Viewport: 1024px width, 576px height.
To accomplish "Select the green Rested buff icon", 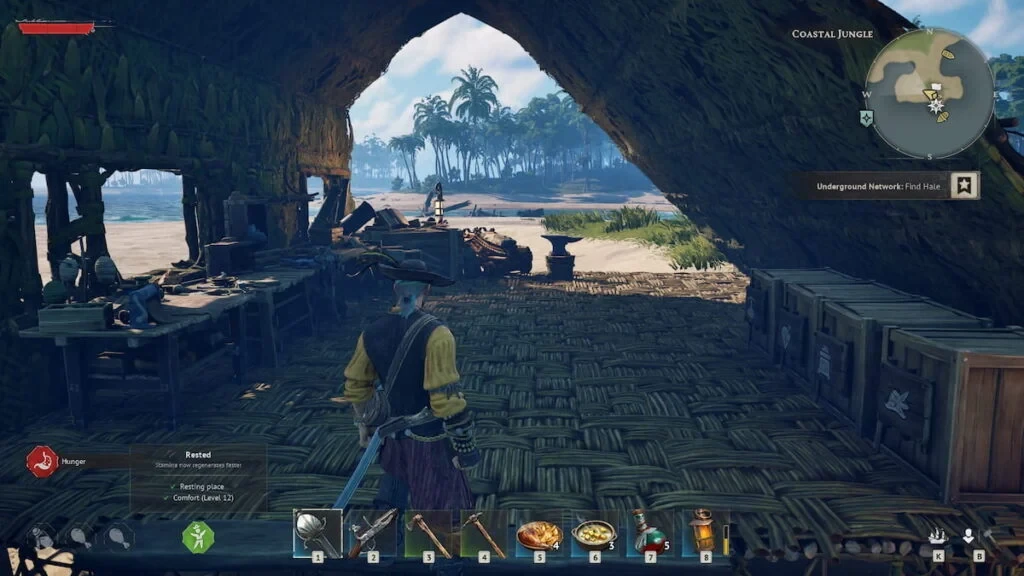I will coord(198,537).
